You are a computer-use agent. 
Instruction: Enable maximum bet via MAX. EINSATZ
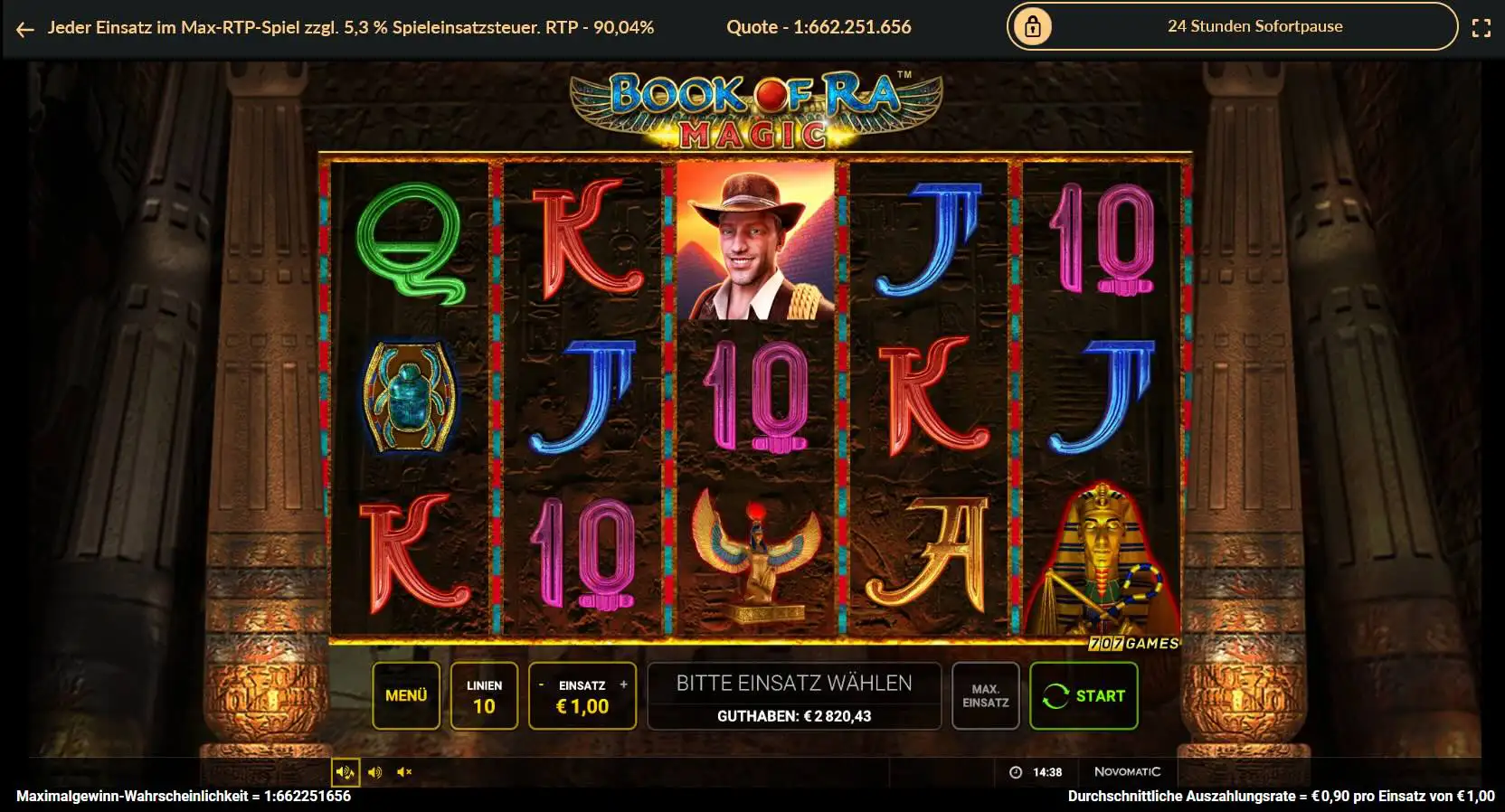pos(985,695)
